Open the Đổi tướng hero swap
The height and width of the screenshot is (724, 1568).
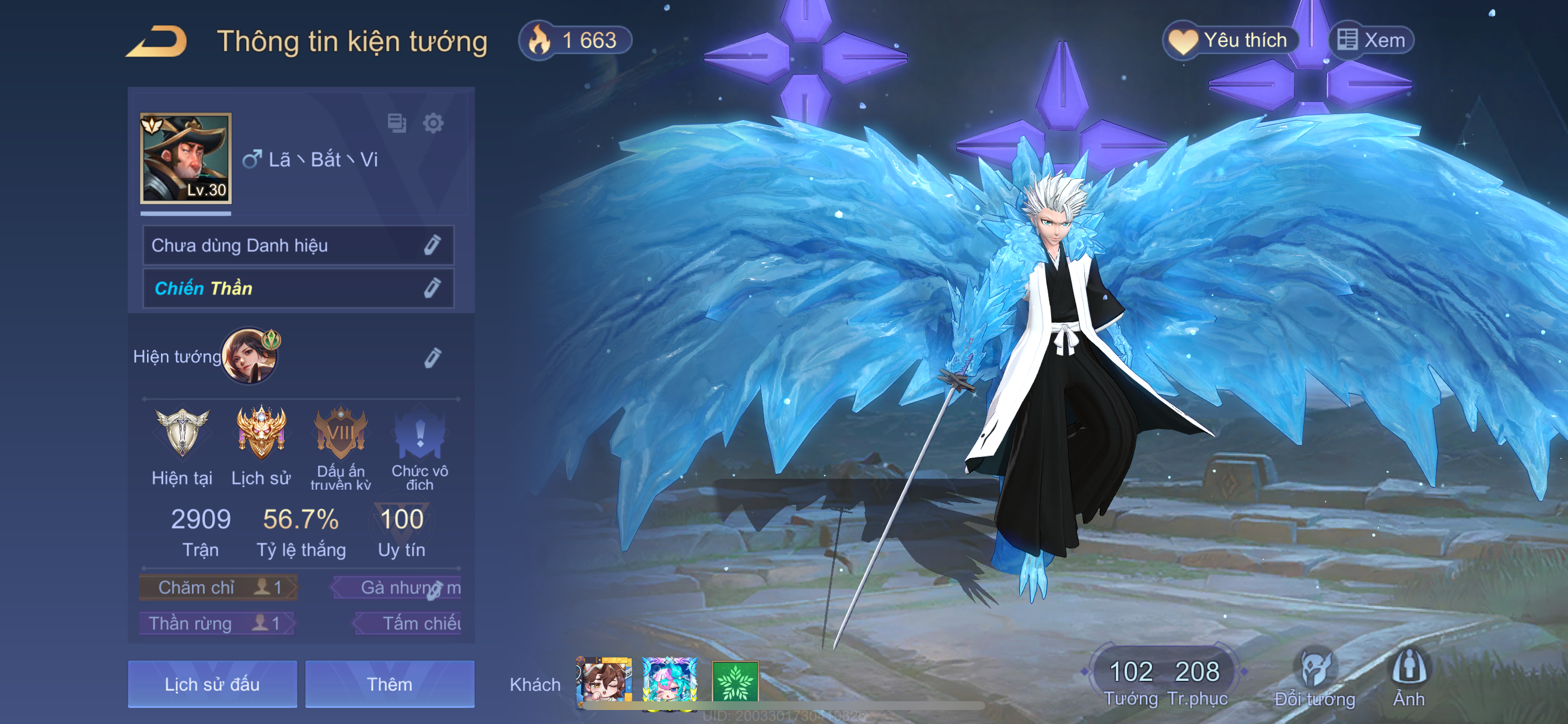tap(1314, 677)
